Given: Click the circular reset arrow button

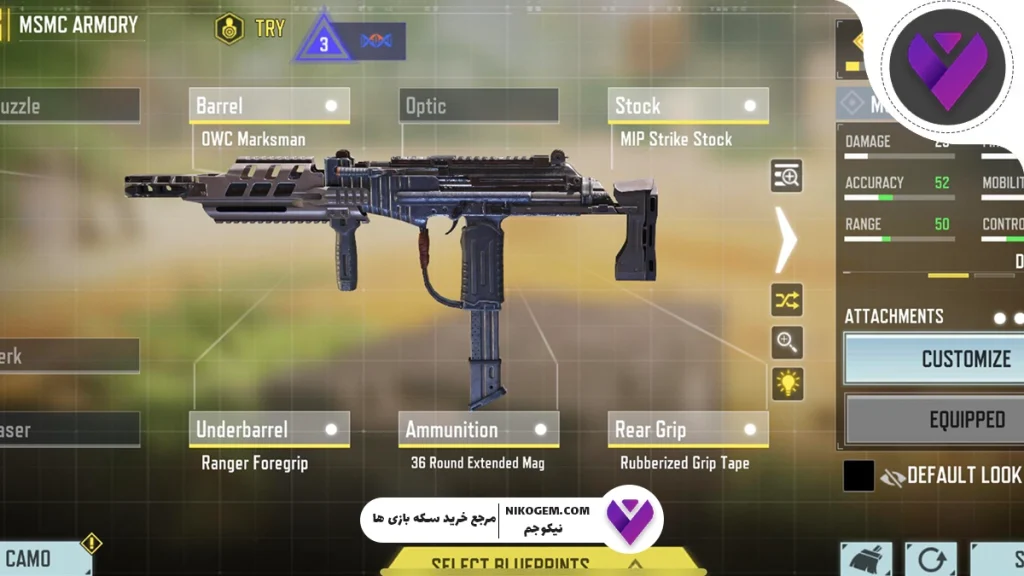Looking at the screenshot, I should tap(930, 560).
